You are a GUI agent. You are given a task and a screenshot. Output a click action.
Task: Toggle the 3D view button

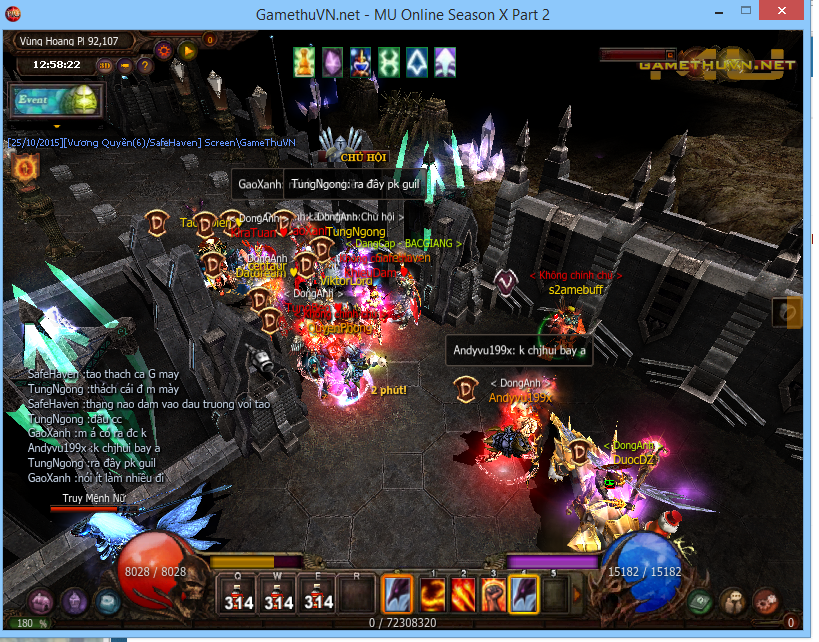(x=105, y=66)
